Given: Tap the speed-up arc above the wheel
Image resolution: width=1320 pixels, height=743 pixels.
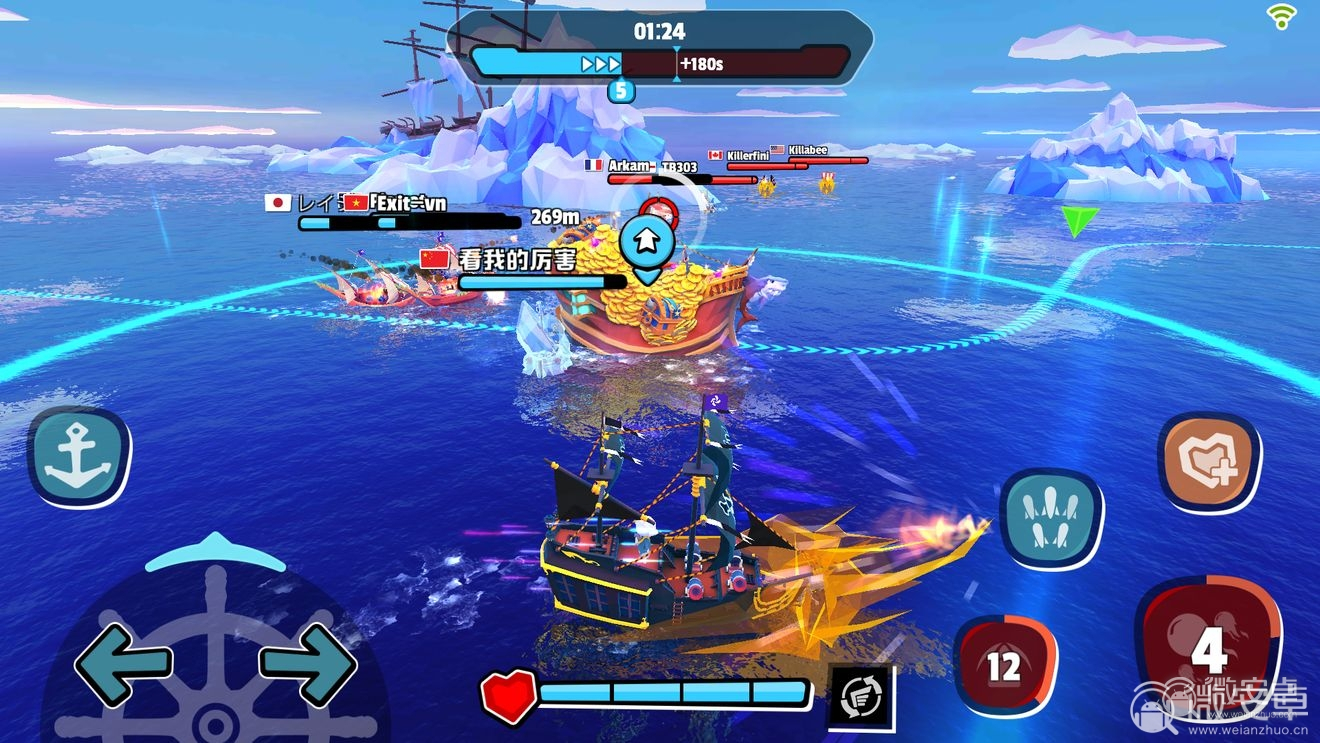Looking at the screenshot, I should pos(215,551).
